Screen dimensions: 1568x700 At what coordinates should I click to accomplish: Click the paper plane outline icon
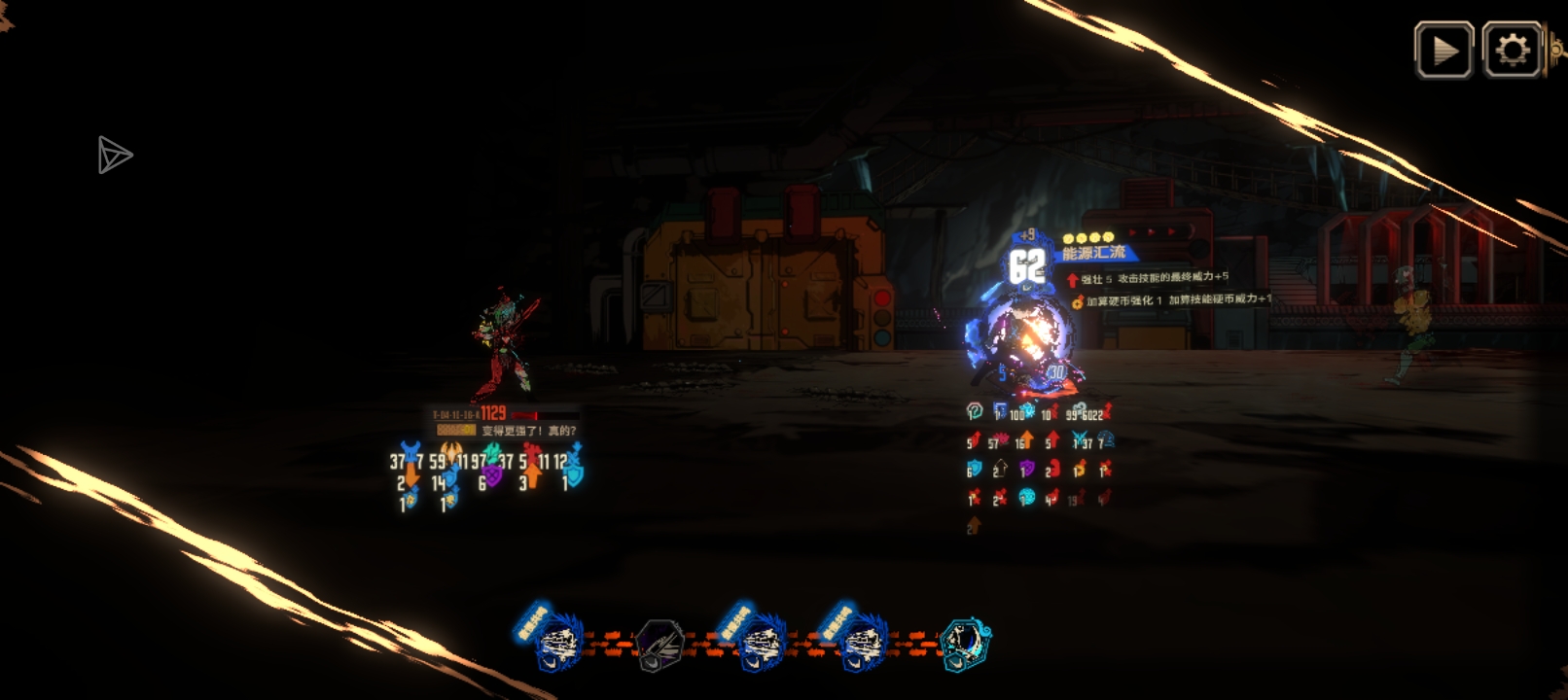coord(114,156)
